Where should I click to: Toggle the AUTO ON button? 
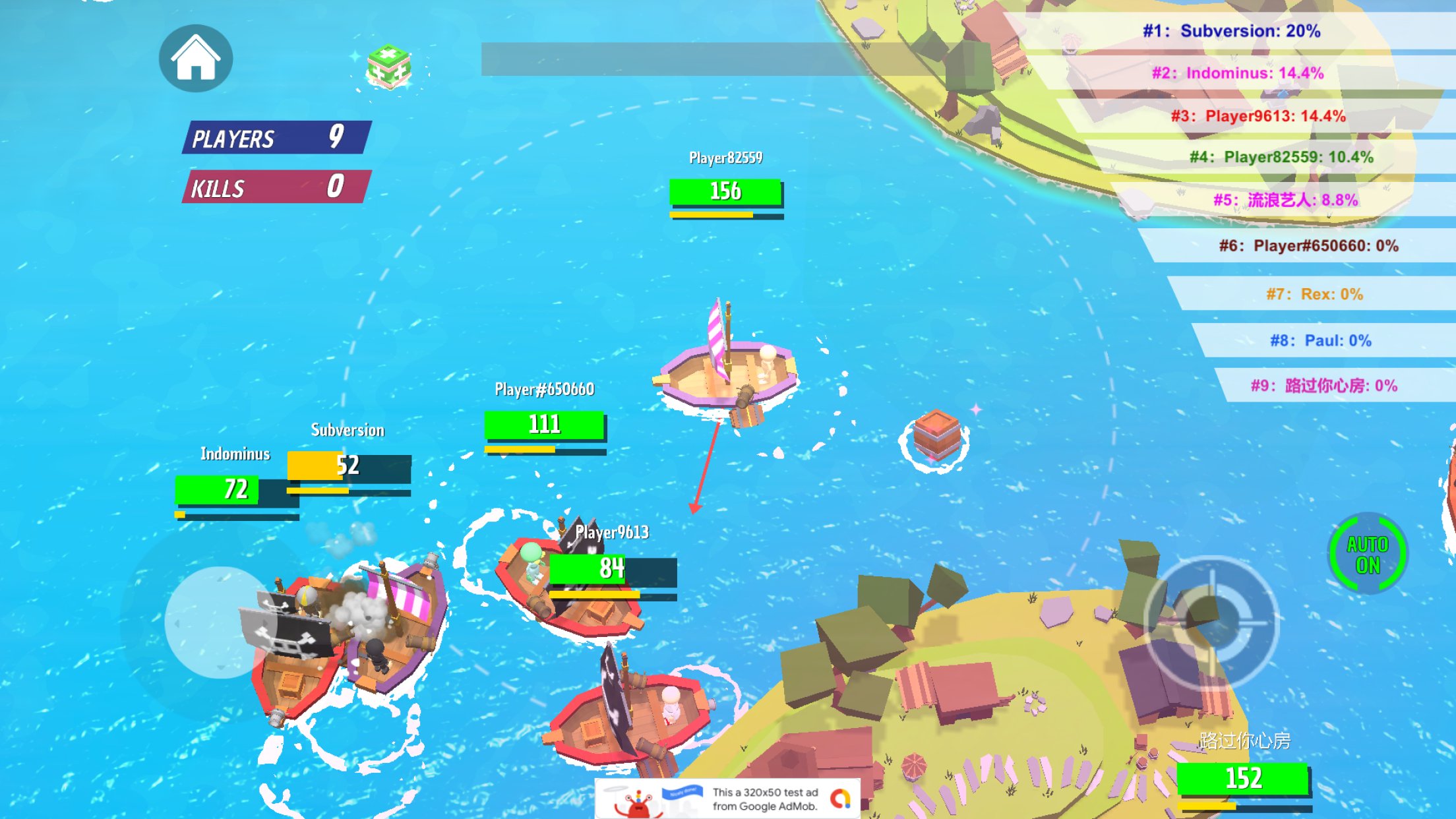1367,554
